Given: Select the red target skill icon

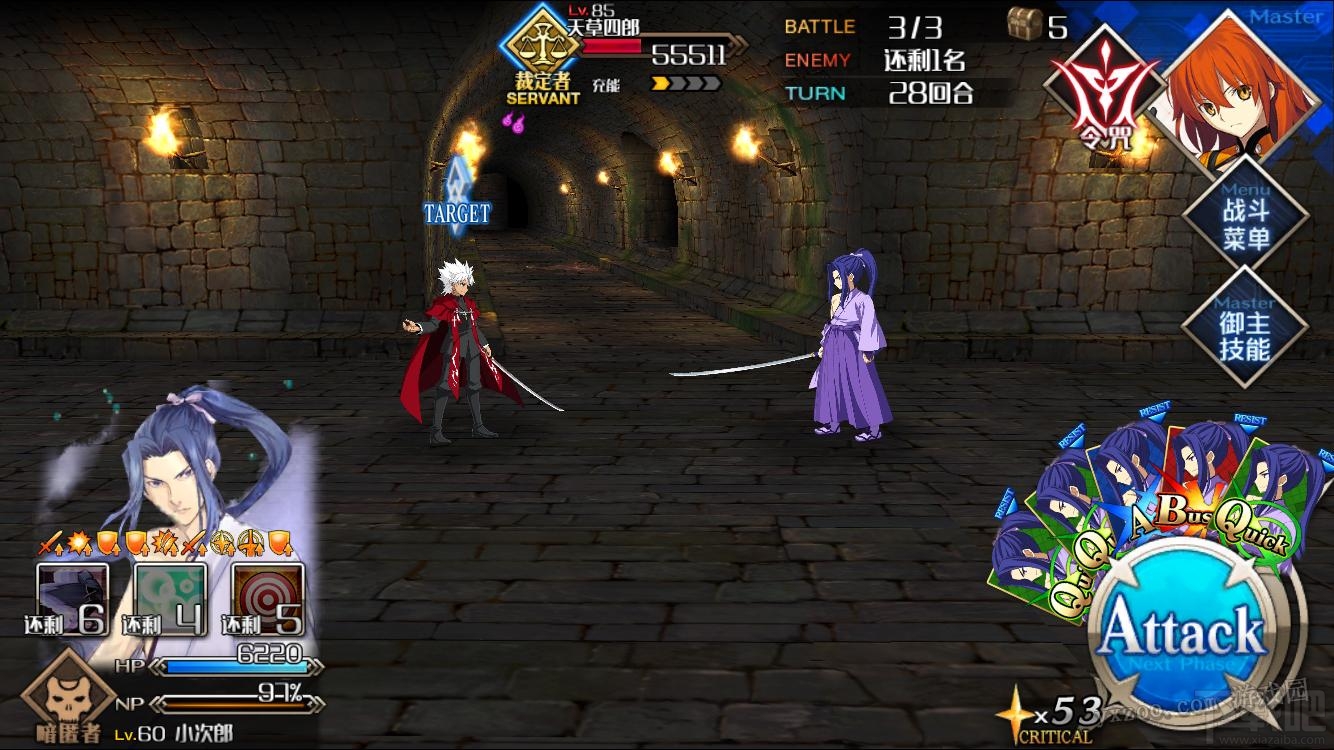Looking at the screenshot, I should point(268,598).
